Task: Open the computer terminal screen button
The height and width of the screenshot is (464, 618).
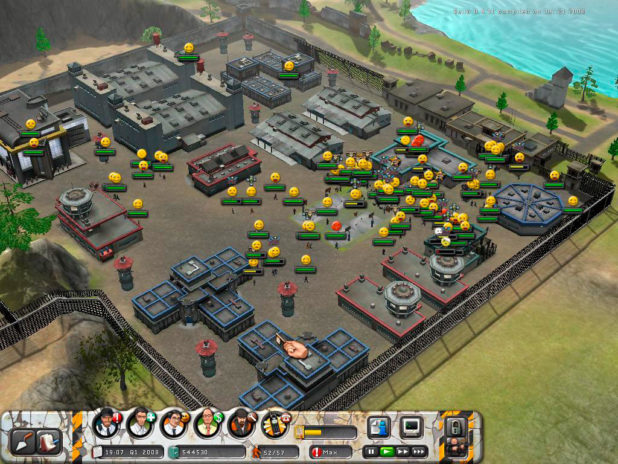Action: coord(410,427)
